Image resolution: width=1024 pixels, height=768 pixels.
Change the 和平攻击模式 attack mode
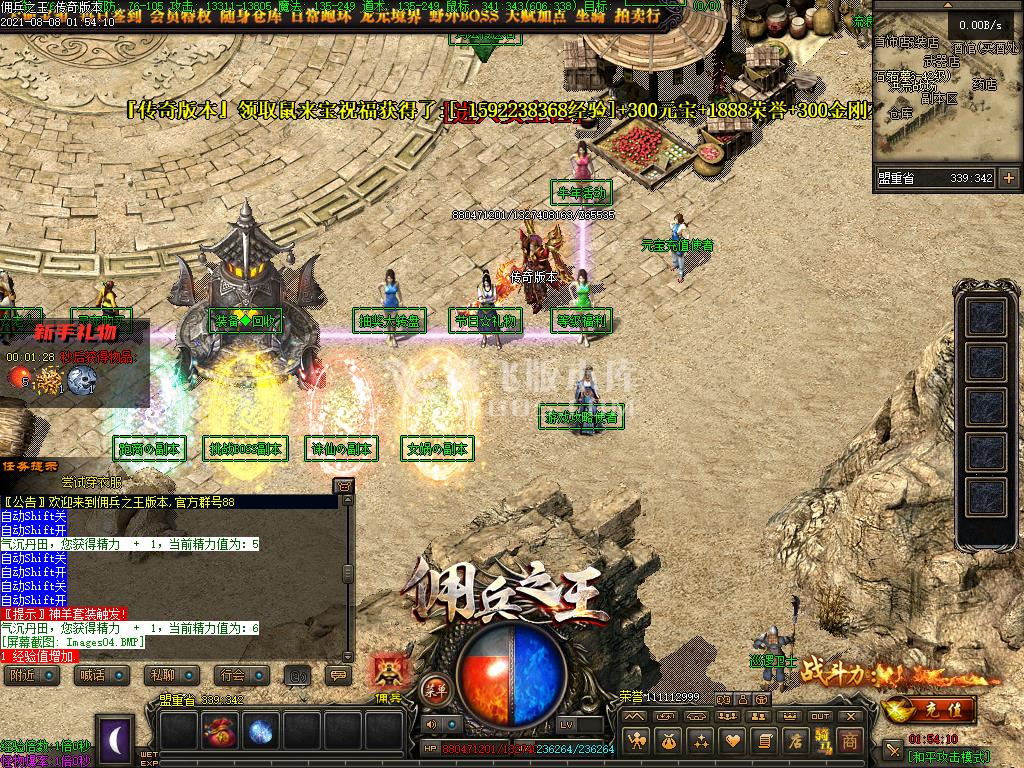pyautogui.click(x=948, y=757)
